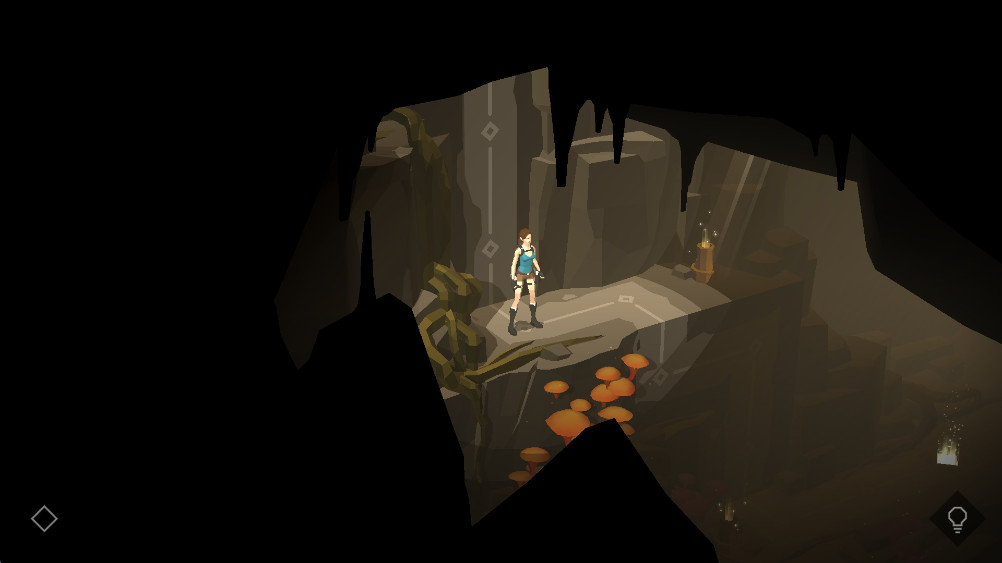Tap the lightbulb hint icon
The width and height of the screenshot is (1002, 563).
[957, 518]
